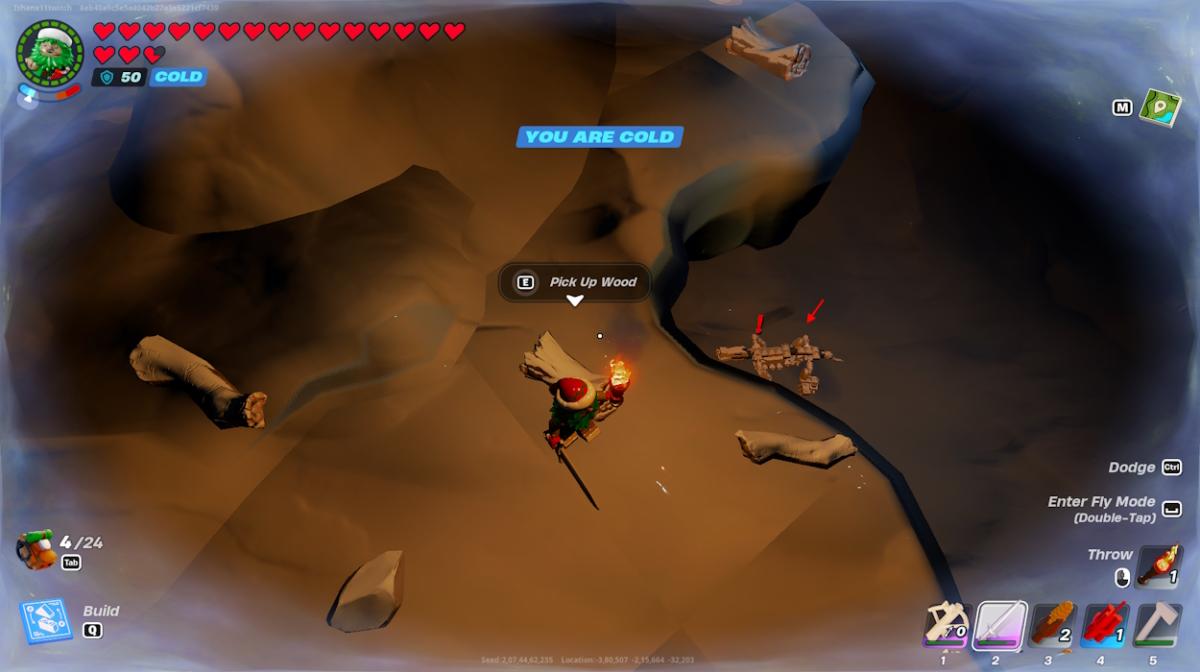The image size is (1200, 672).
Task: Select the sword in hotbar slot 2
Action: coord(998,626)
